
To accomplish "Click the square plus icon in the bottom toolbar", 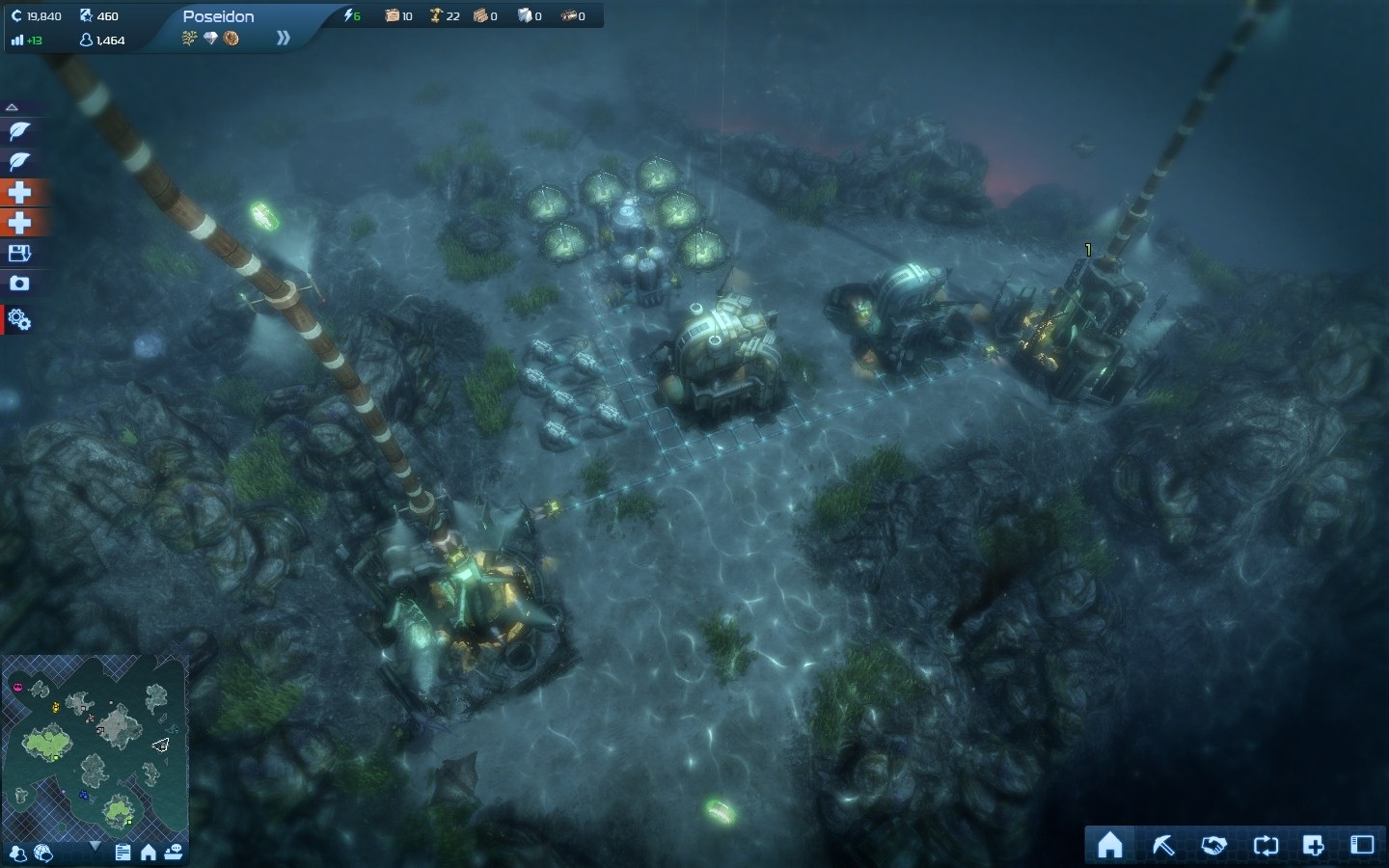I will coord(1313,846).
